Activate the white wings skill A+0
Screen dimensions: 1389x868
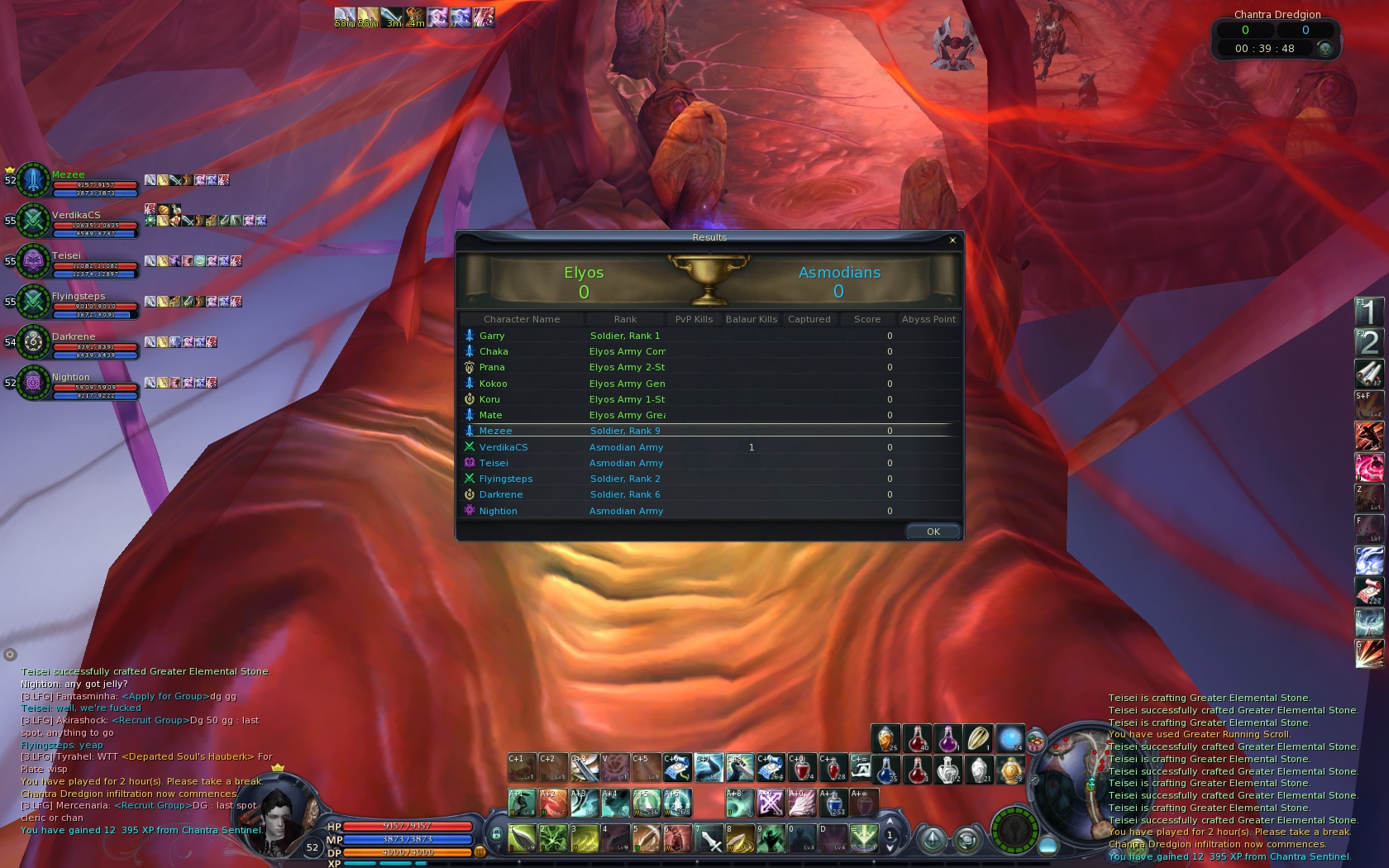point(800,803)
